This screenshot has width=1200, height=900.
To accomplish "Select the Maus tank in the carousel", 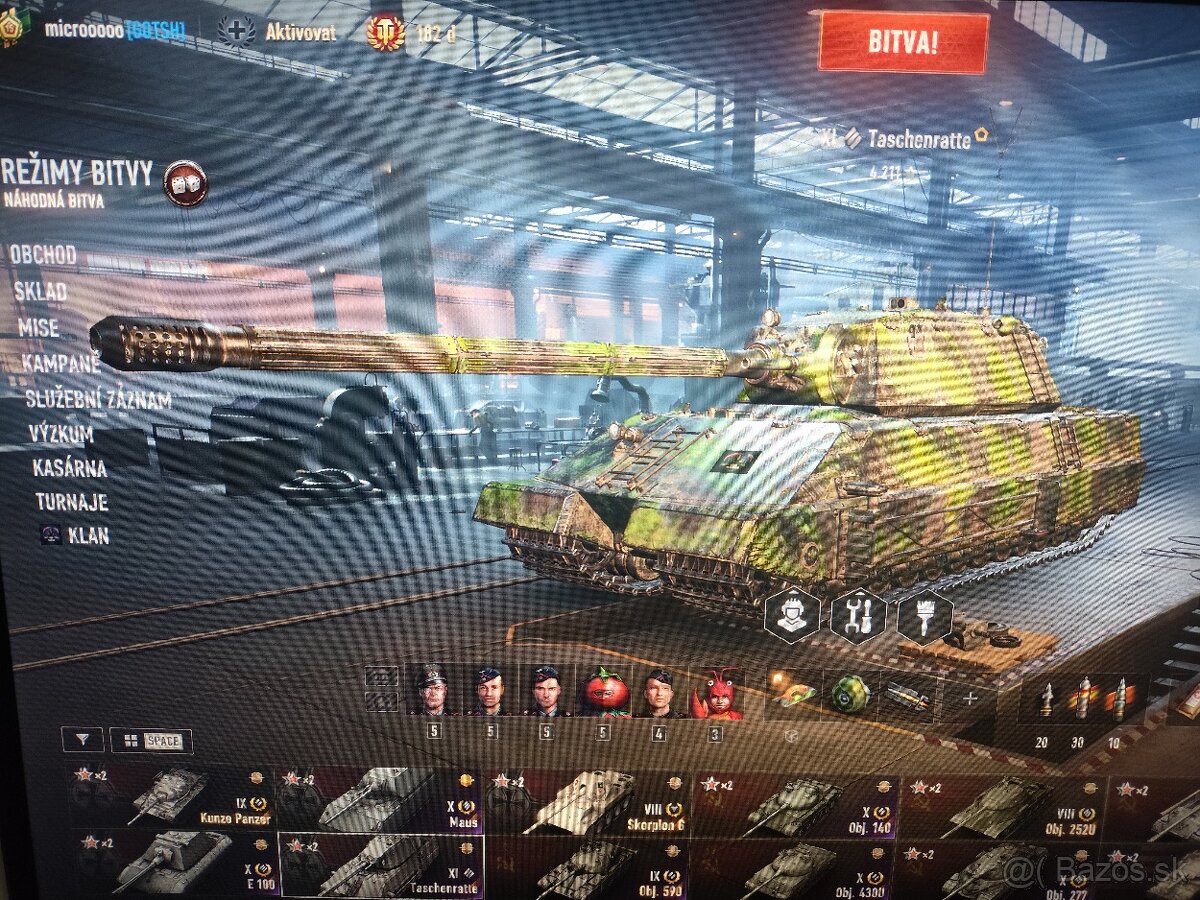I will tap(380, 799).
